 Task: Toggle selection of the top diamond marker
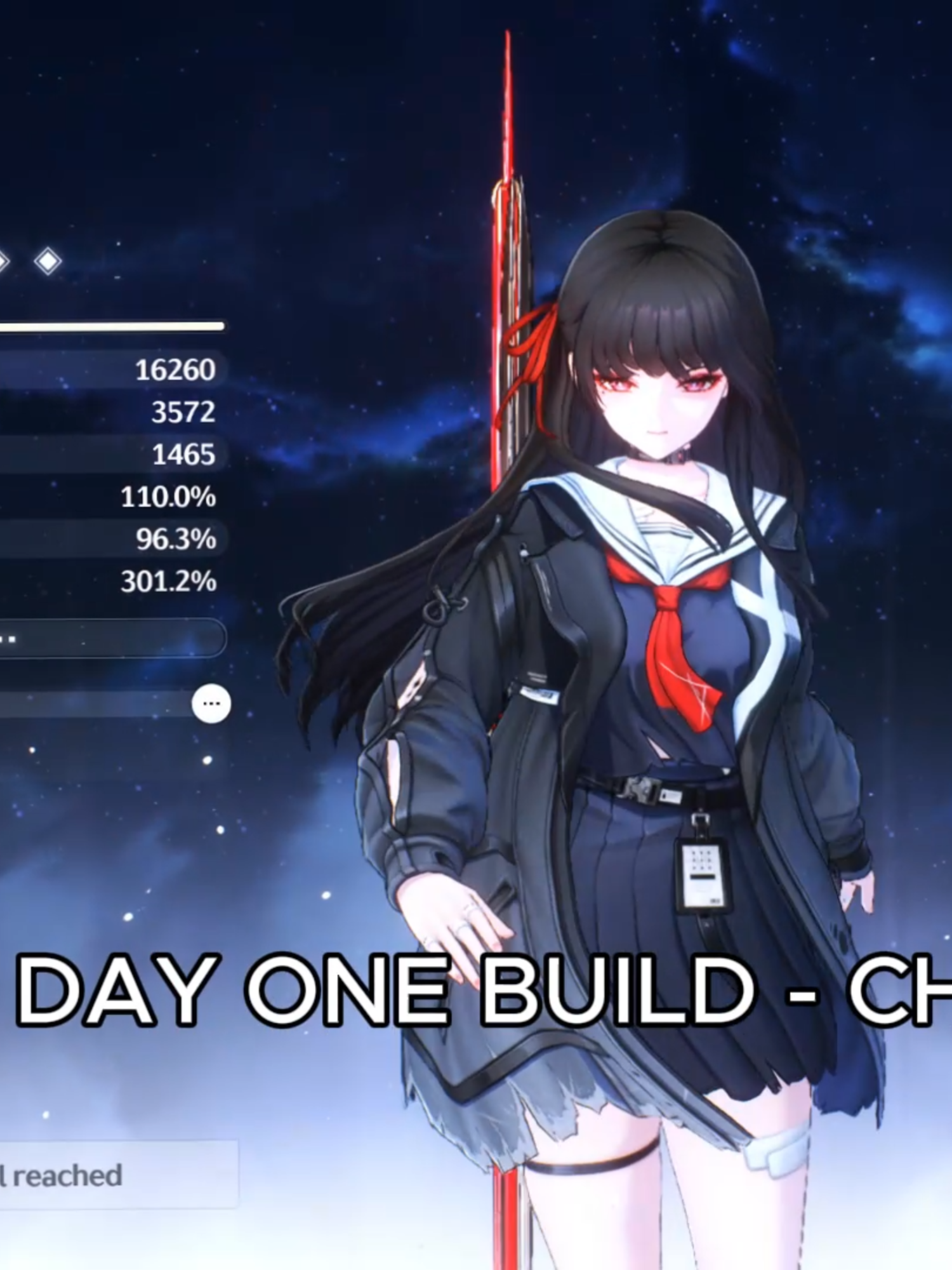pyautogui.click(x=48, y=260)
